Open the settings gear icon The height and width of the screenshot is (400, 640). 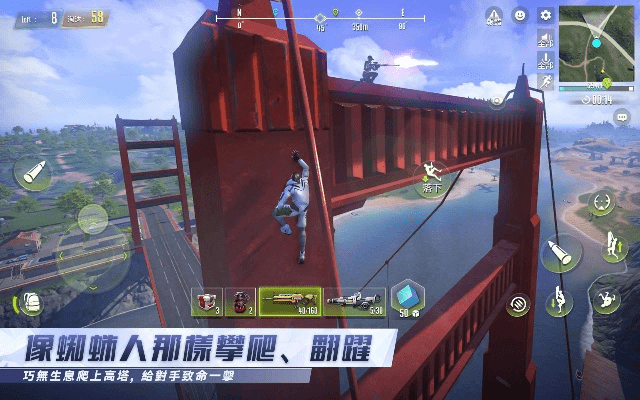click(x=545, y=15)
